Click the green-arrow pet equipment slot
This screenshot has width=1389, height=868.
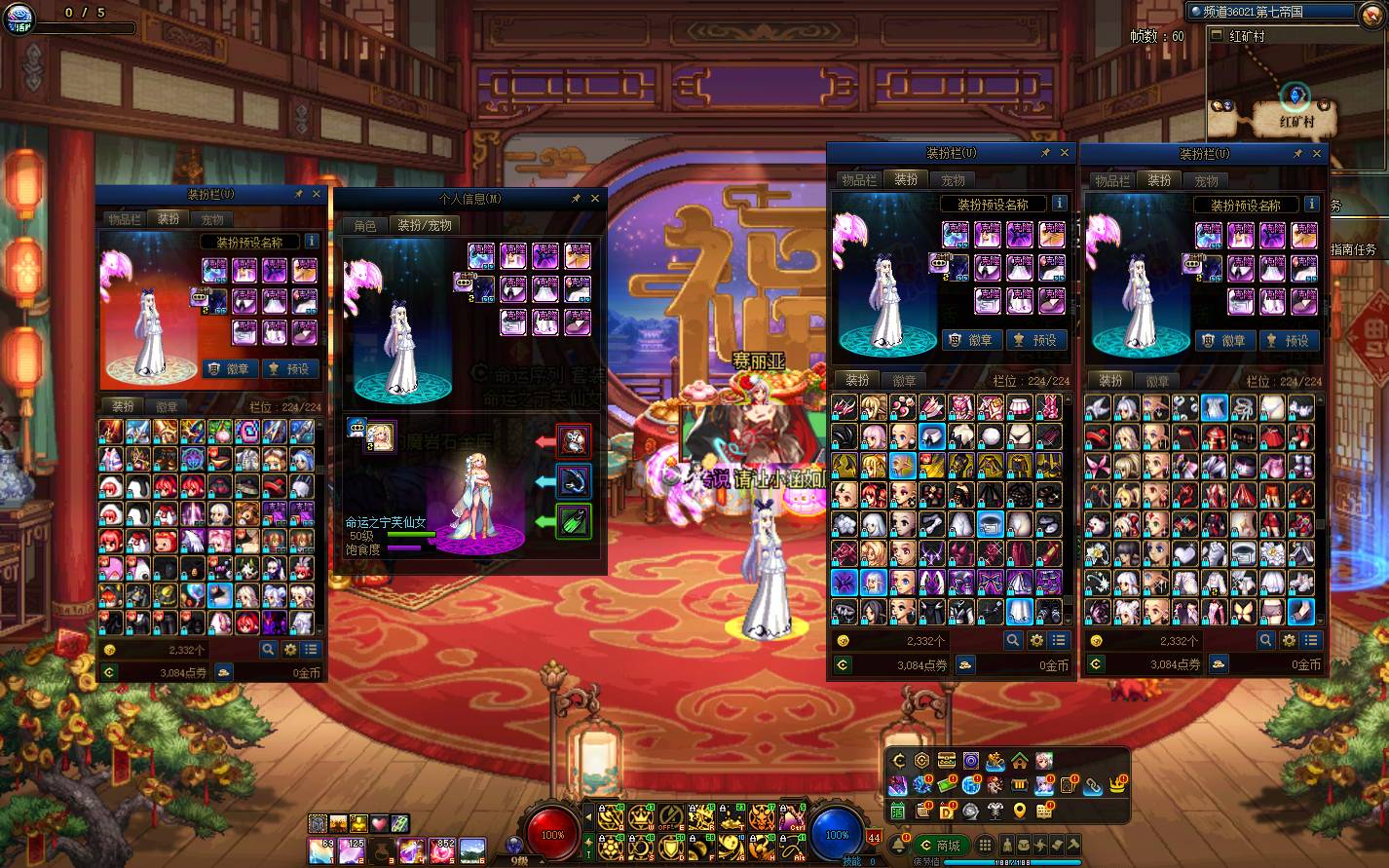tap(574, 521)
